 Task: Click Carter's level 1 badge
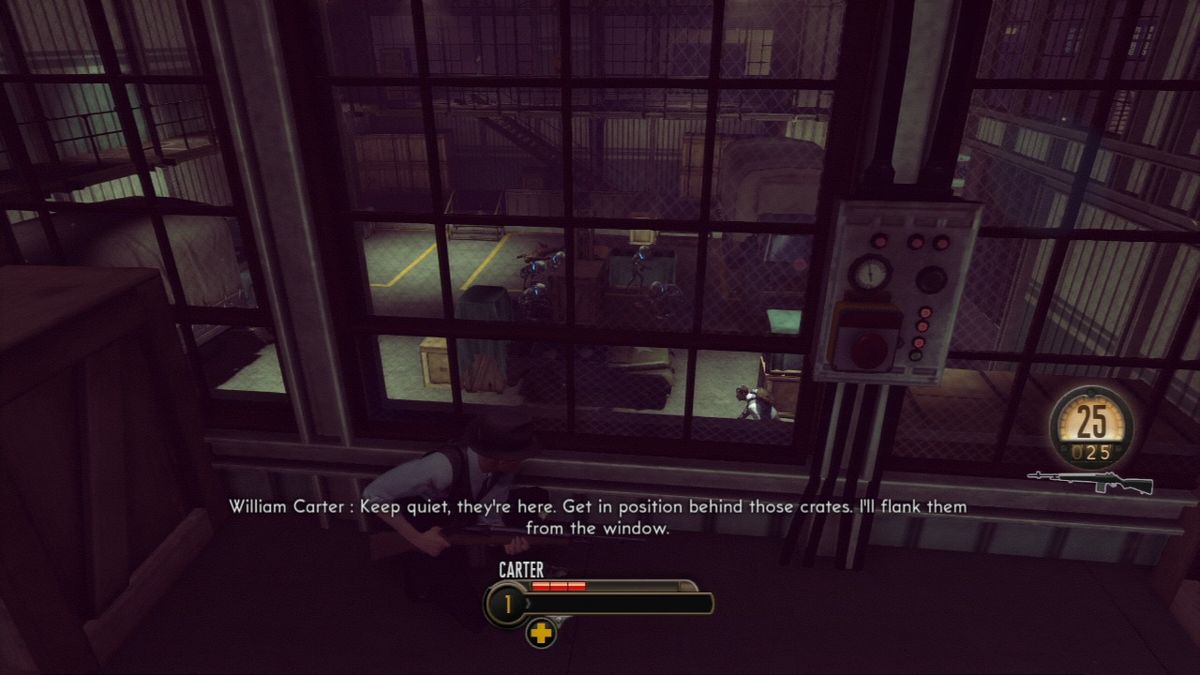pos(505,604)
